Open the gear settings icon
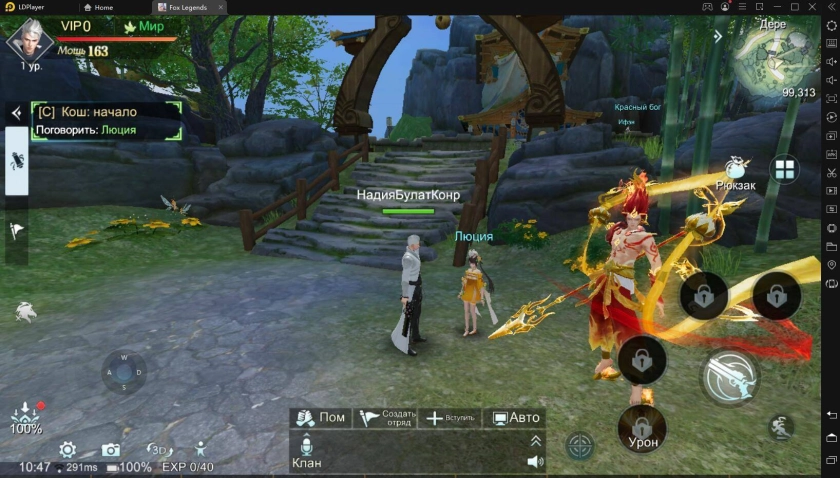The image size is (840, 478). click(x=67, y=450)
